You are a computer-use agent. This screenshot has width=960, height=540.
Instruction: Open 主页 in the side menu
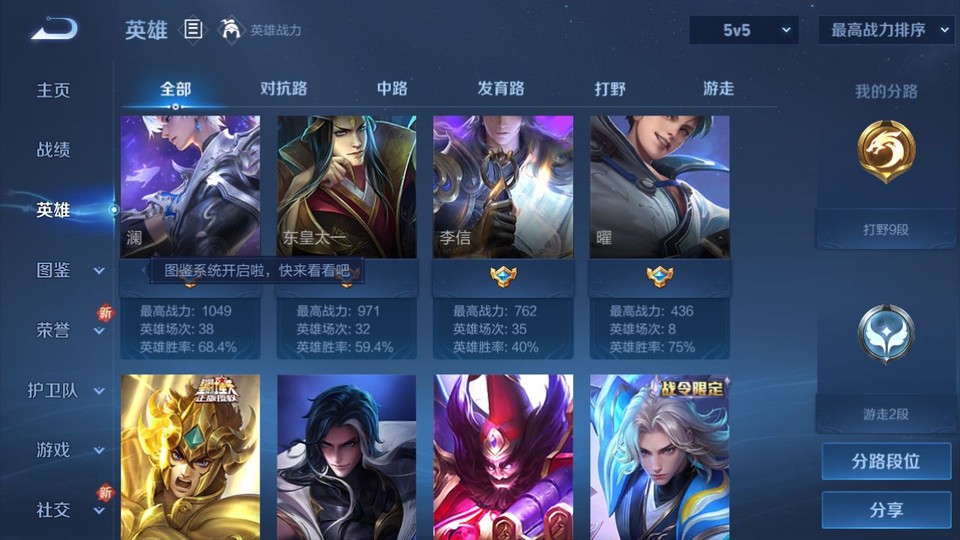coord(54,90)
